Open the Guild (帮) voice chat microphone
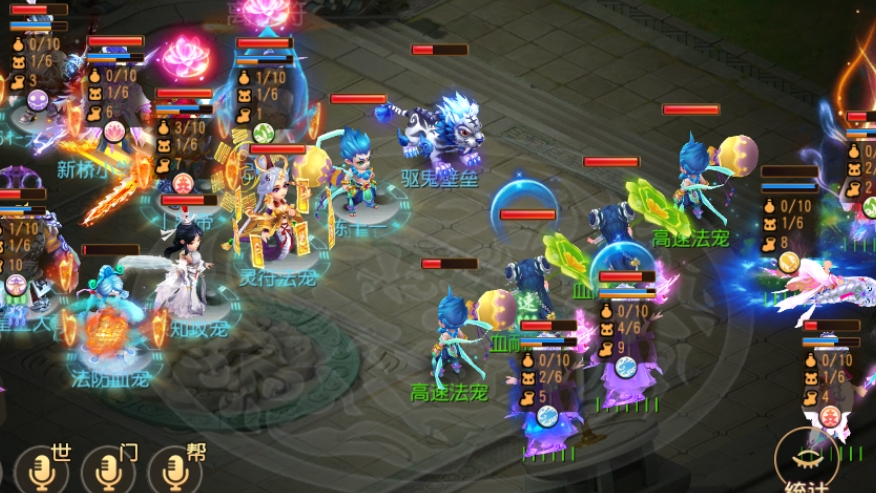The height and width of the screenshot is (493, 876). point(175,470)
